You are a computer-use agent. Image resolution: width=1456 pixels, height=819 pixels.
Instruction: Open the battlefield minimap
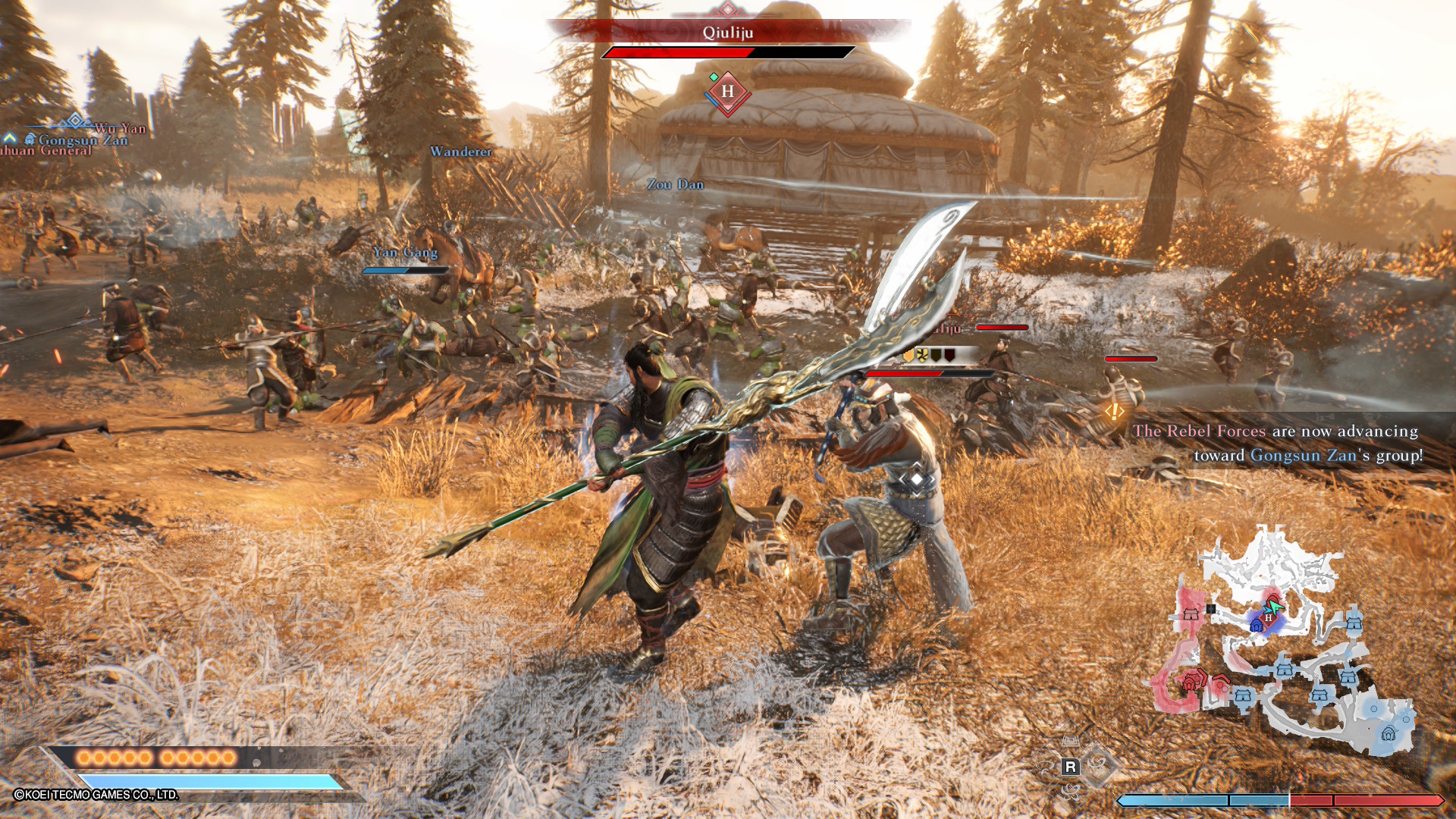tap(1289, 645)
